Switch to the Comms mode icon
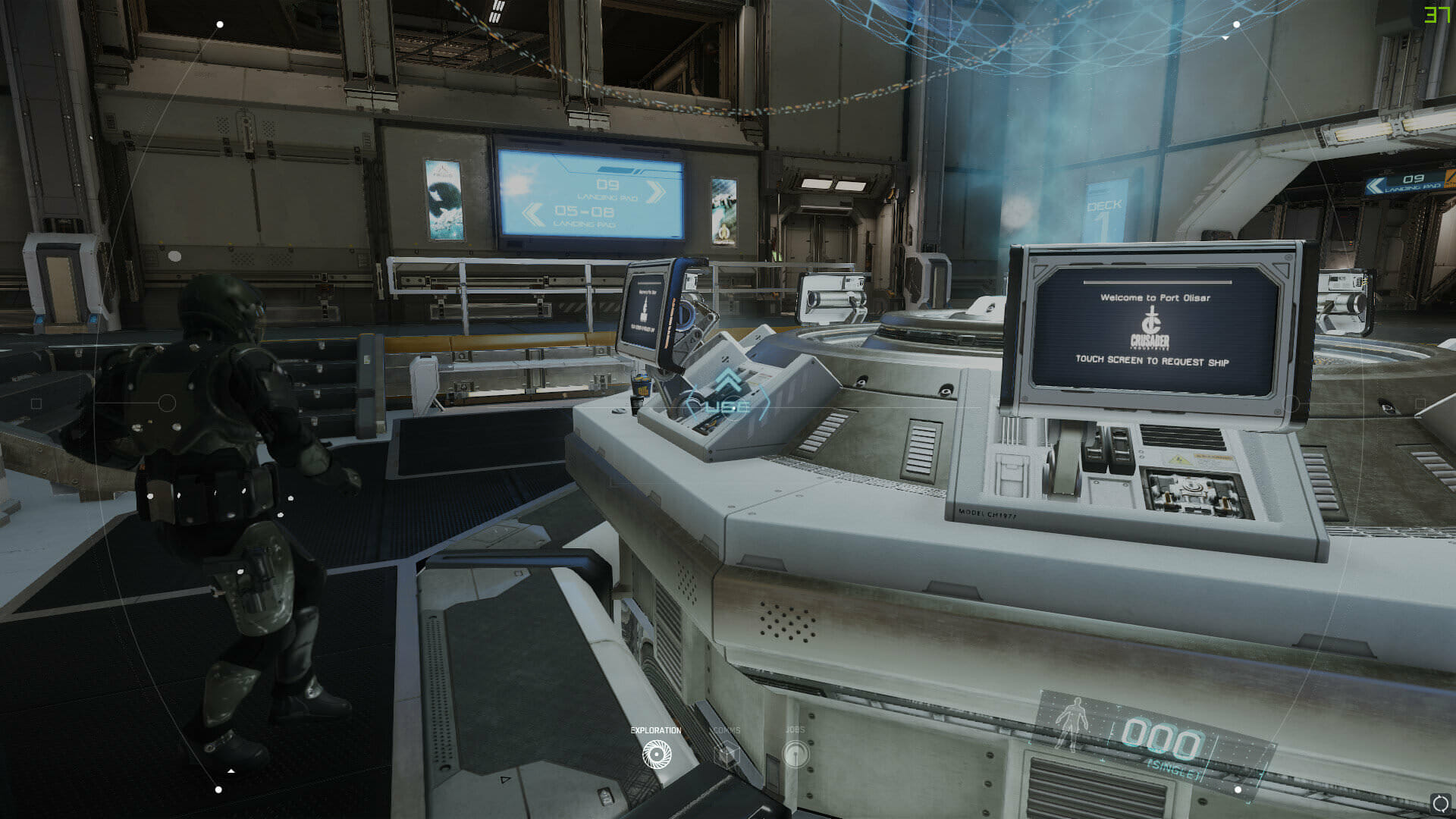The height and width of the screenshot is (819, 1456). (x=728, y=755)
